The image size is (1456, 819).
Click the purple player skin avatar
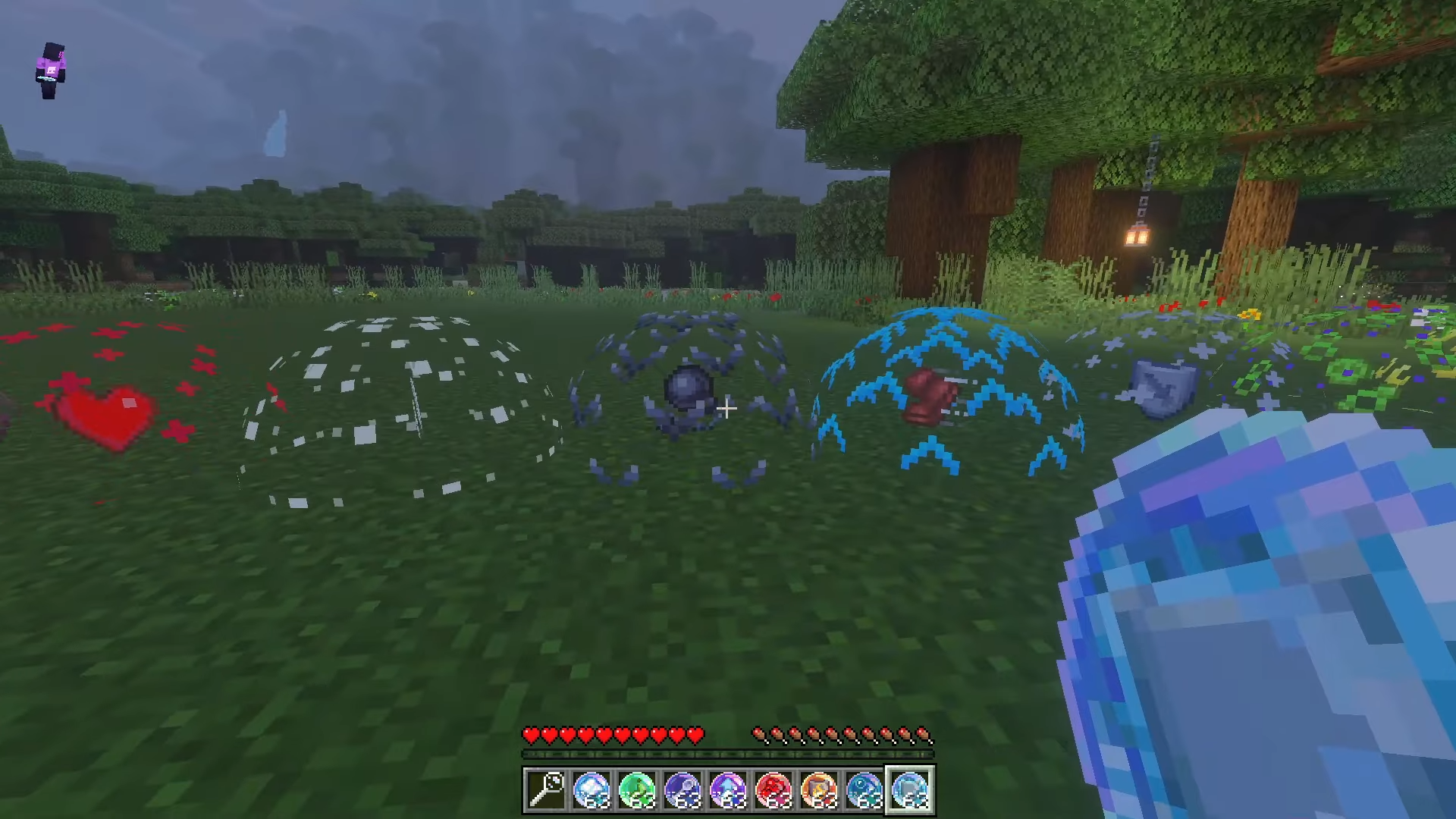(51, 71)
